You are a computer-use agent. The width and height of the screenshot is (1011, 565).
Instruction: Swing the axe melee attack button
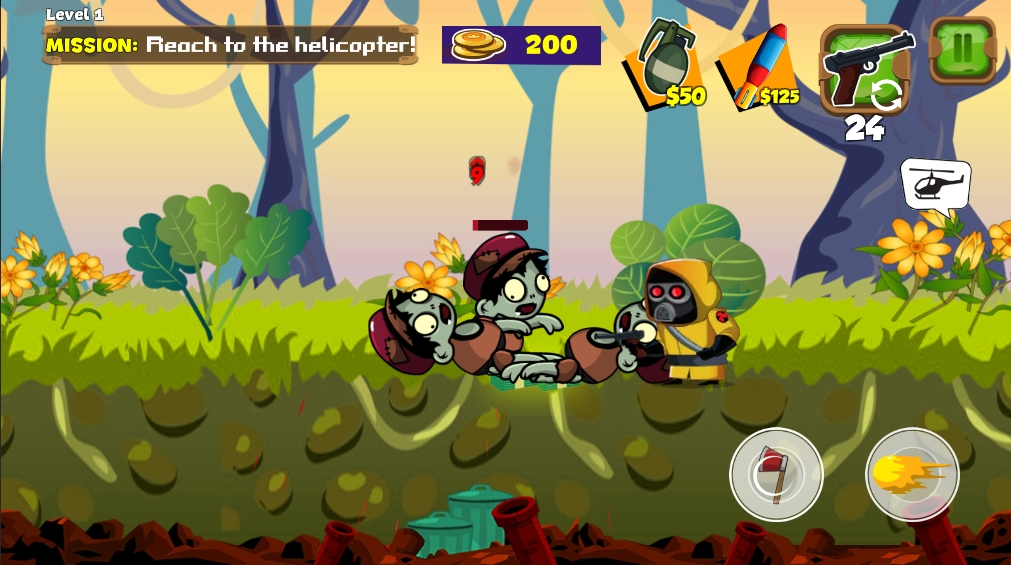click(x=776, y=474)
